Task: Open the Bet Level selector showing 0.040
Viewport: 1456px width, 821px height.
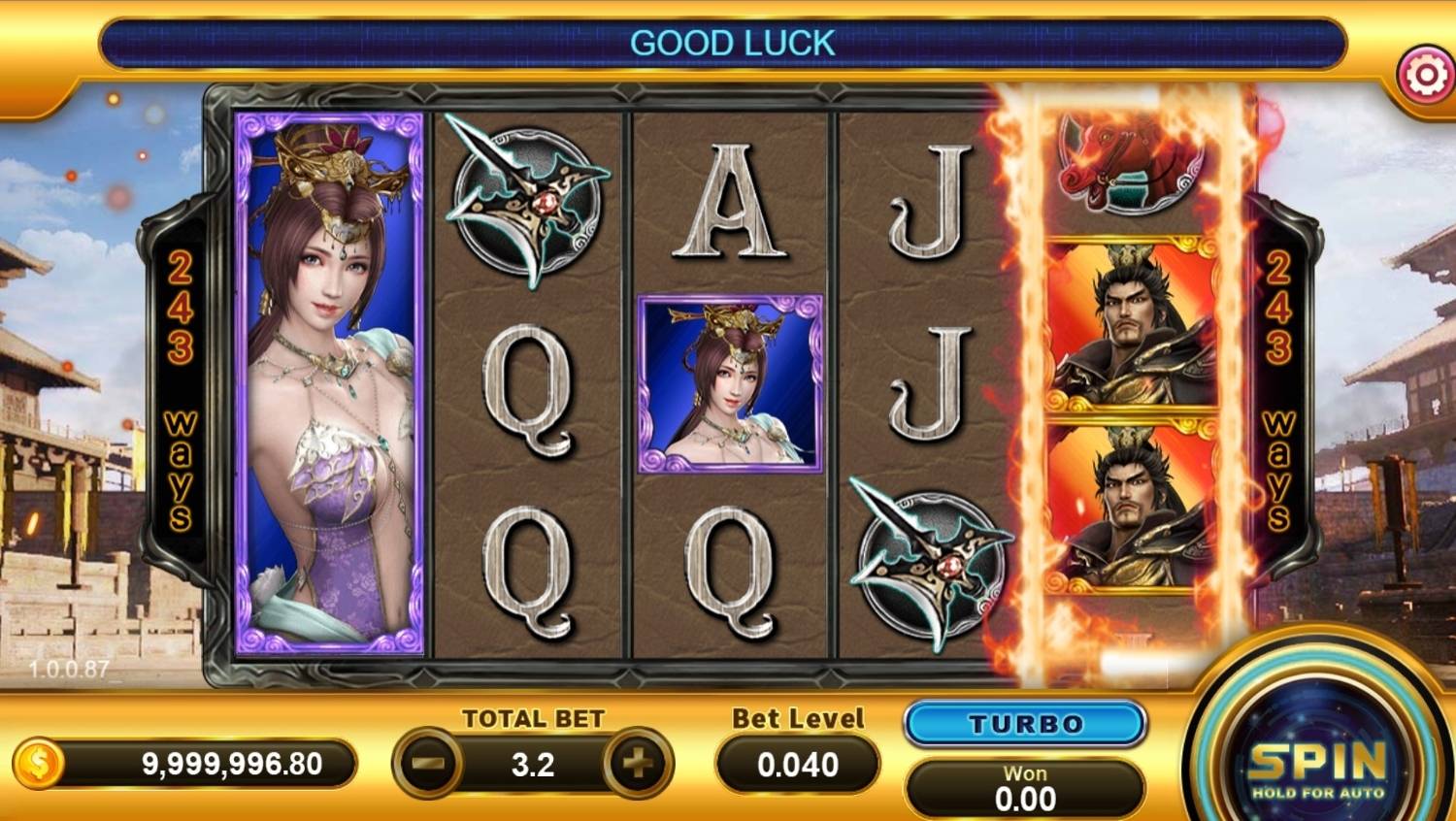Action: coord(796,765)
